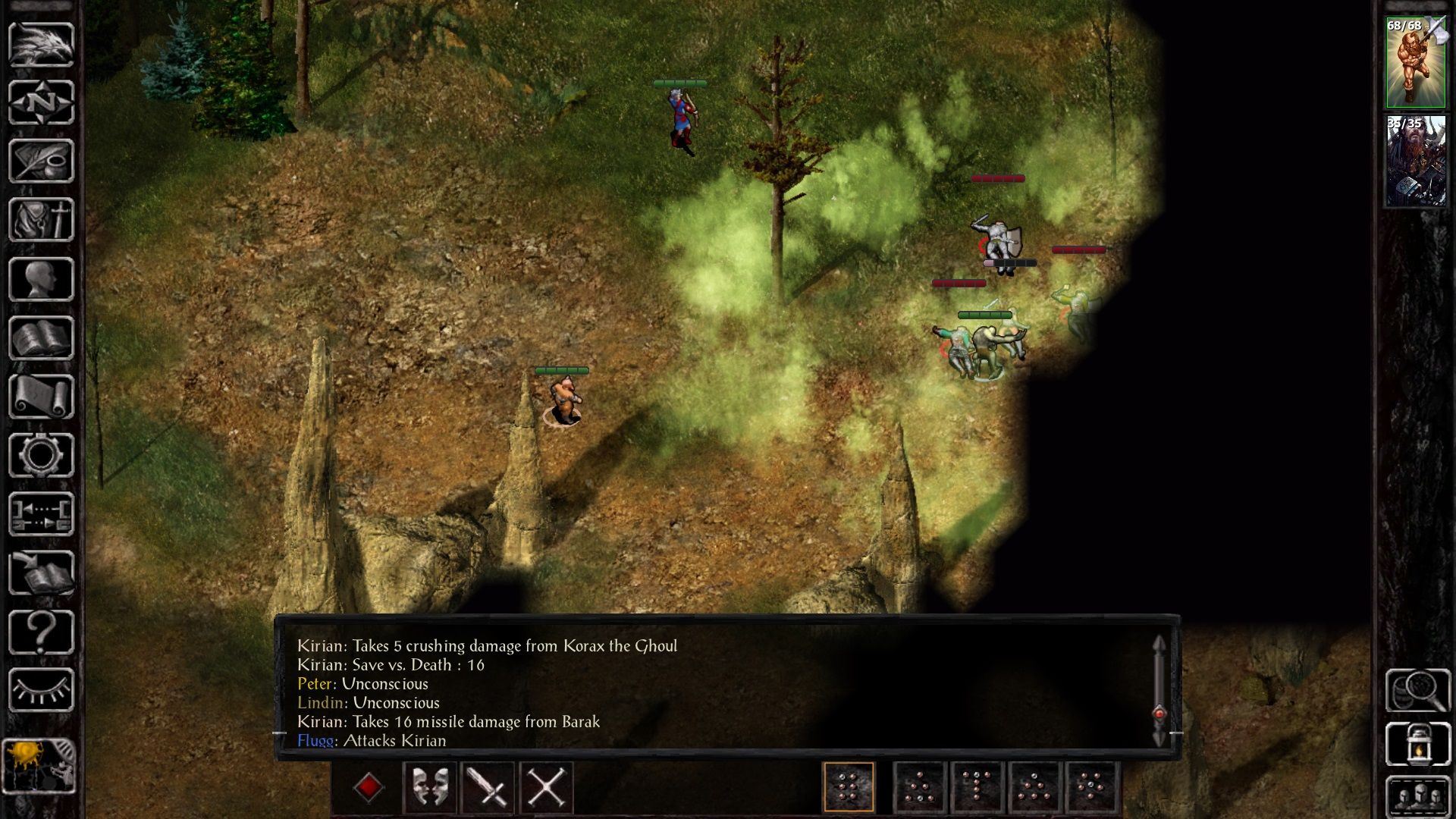
Task: Quick save with the book and arrow icon
Action: (41, 573)
